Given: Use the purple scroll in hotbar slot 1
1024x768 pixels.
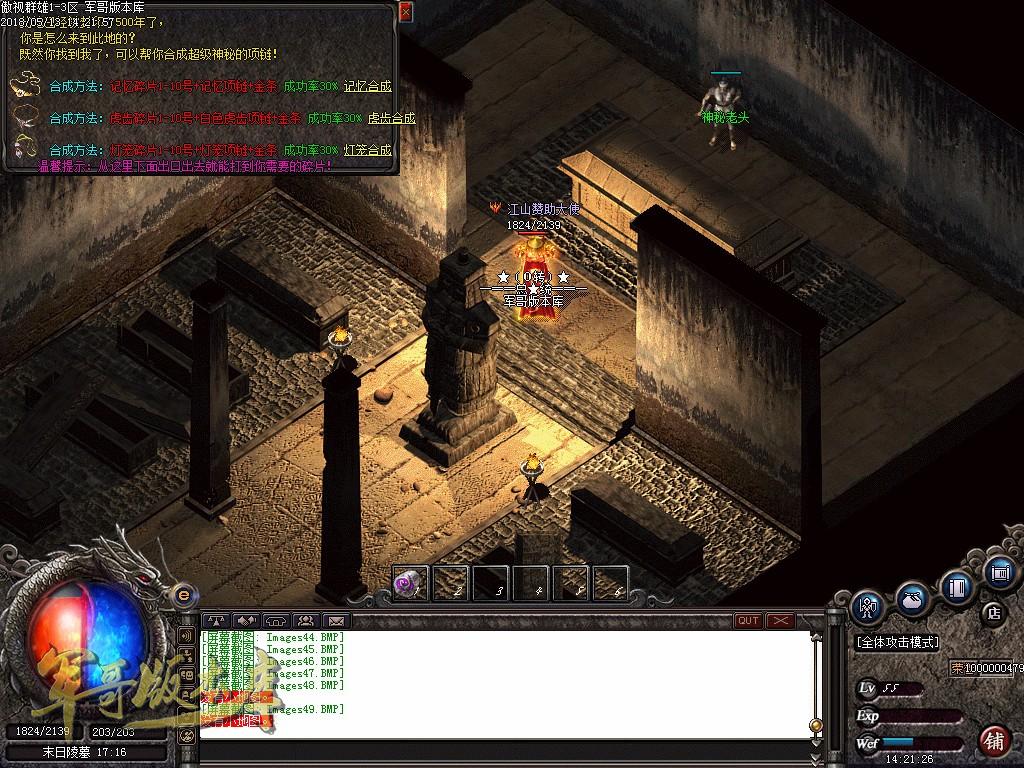Looking at the screenshot, I should 409,582.
